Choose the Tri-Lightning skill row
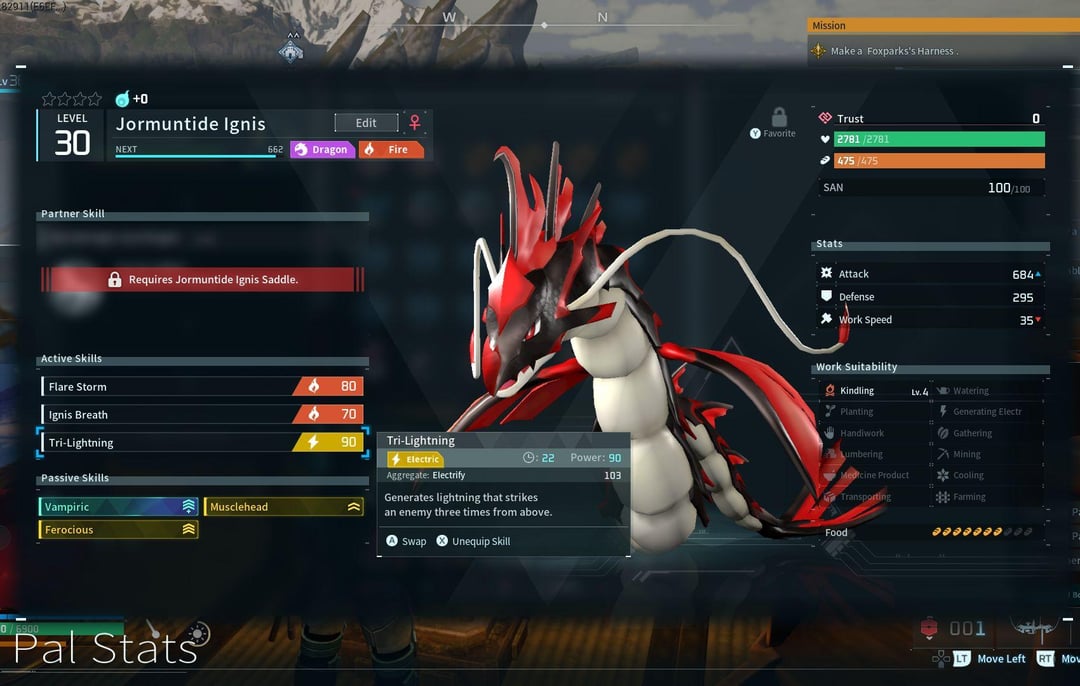This screenshot has height=686, width=1080. [x=202, y=442]
